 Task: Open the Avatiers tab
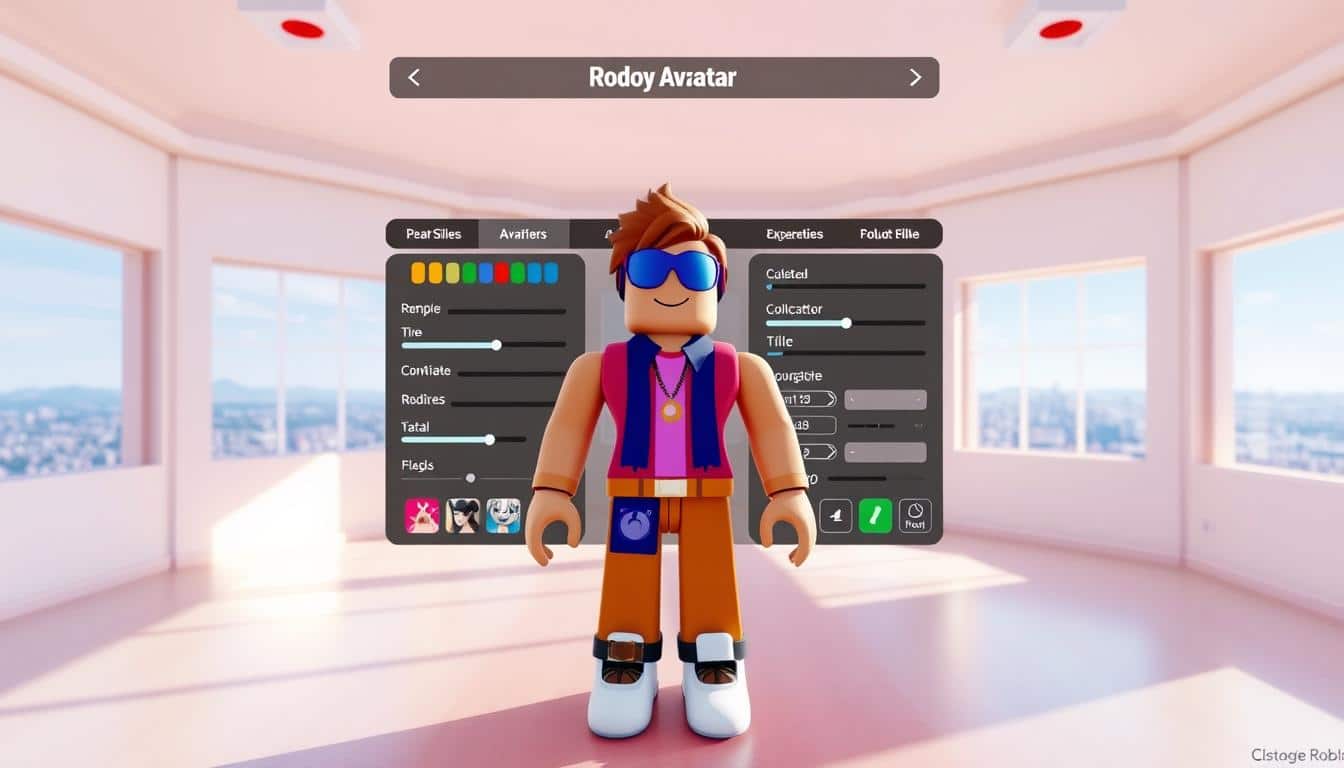(x=523, y=234)
